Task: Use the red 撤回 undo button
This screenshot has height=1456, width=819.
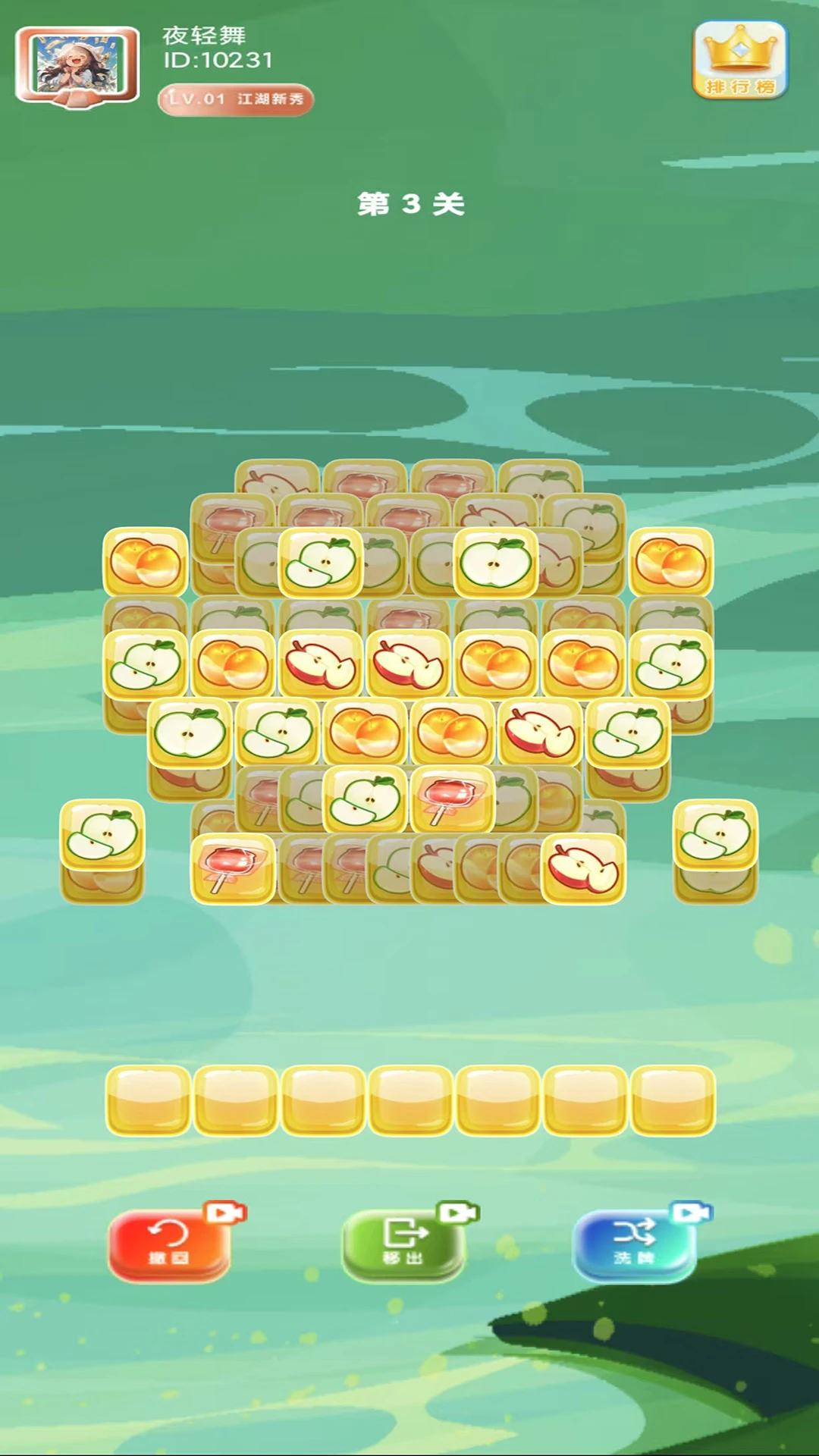Action: [x=169, y=1244]
